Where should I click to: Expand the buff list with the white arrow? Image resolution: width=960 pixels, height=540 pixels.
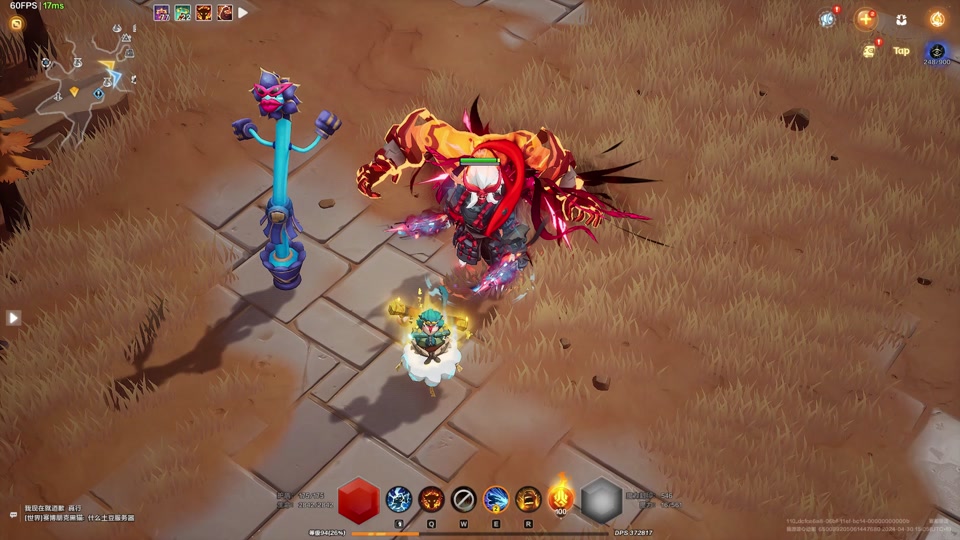(x=243, y=13)
